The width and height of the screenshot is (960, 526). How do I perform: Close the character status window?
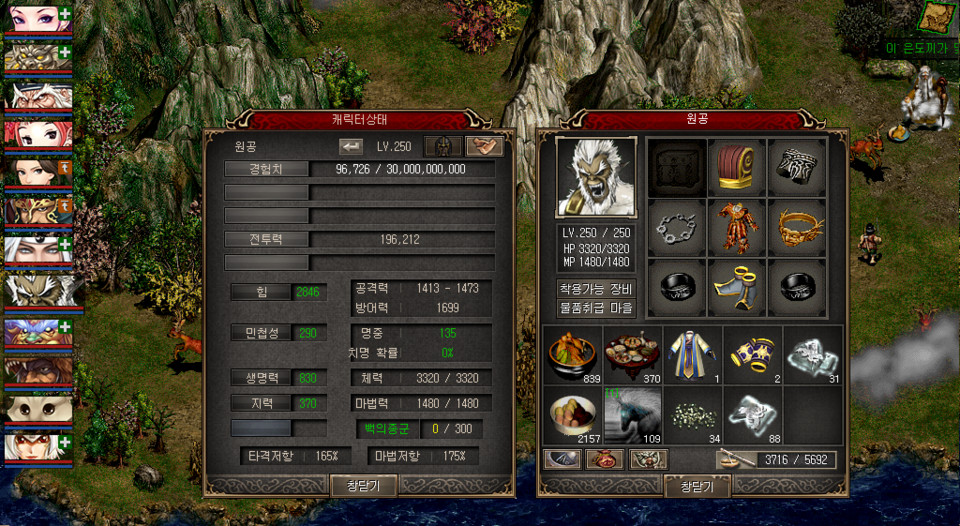tap(364, 485)
